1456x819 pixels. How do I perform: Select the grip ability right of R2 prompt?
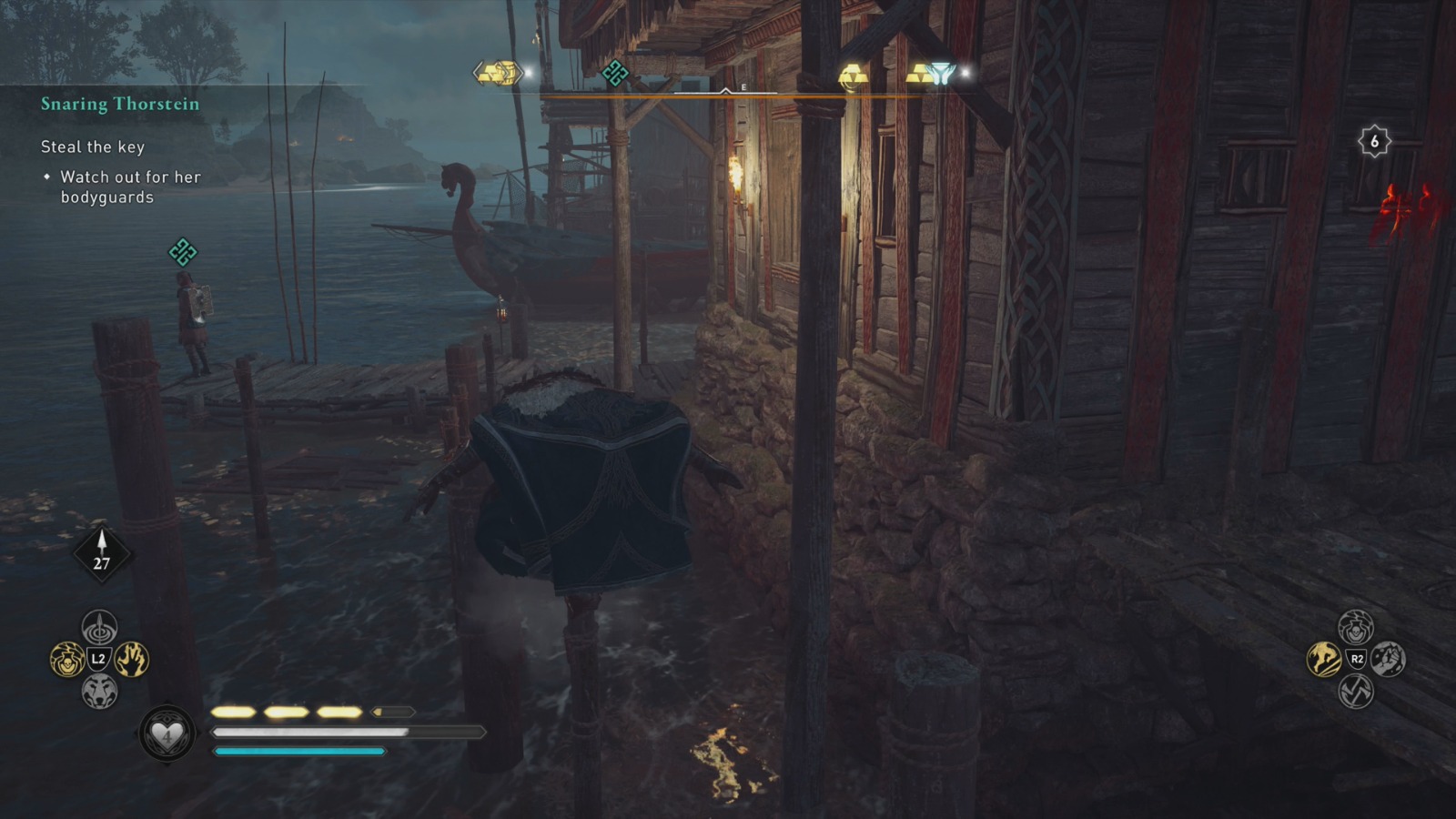[1388, 659]
